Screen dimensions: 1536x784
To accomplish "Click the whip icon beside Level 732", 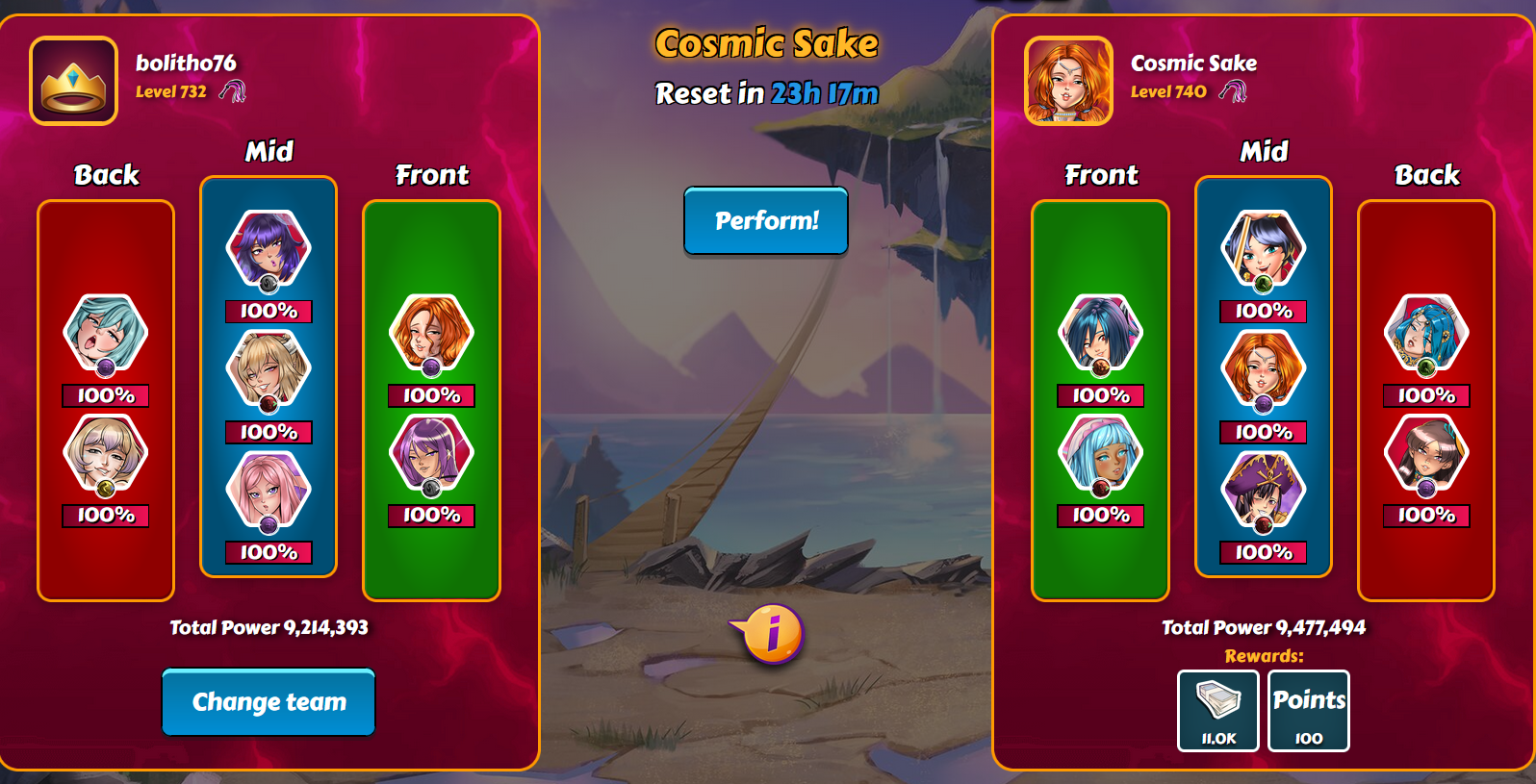I will point(232,91).
